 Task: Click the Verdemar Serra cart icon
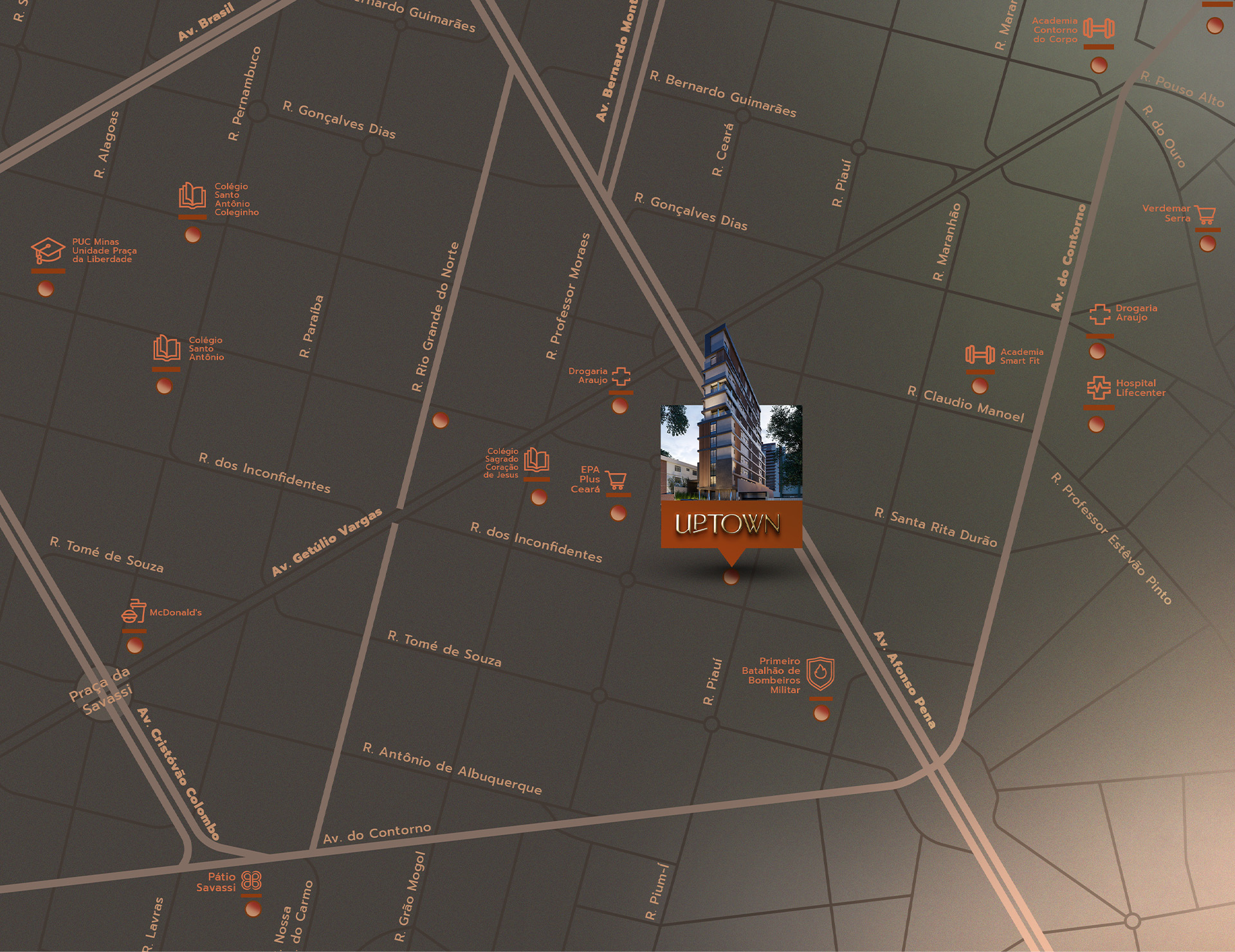click(x=1205, y=214)
